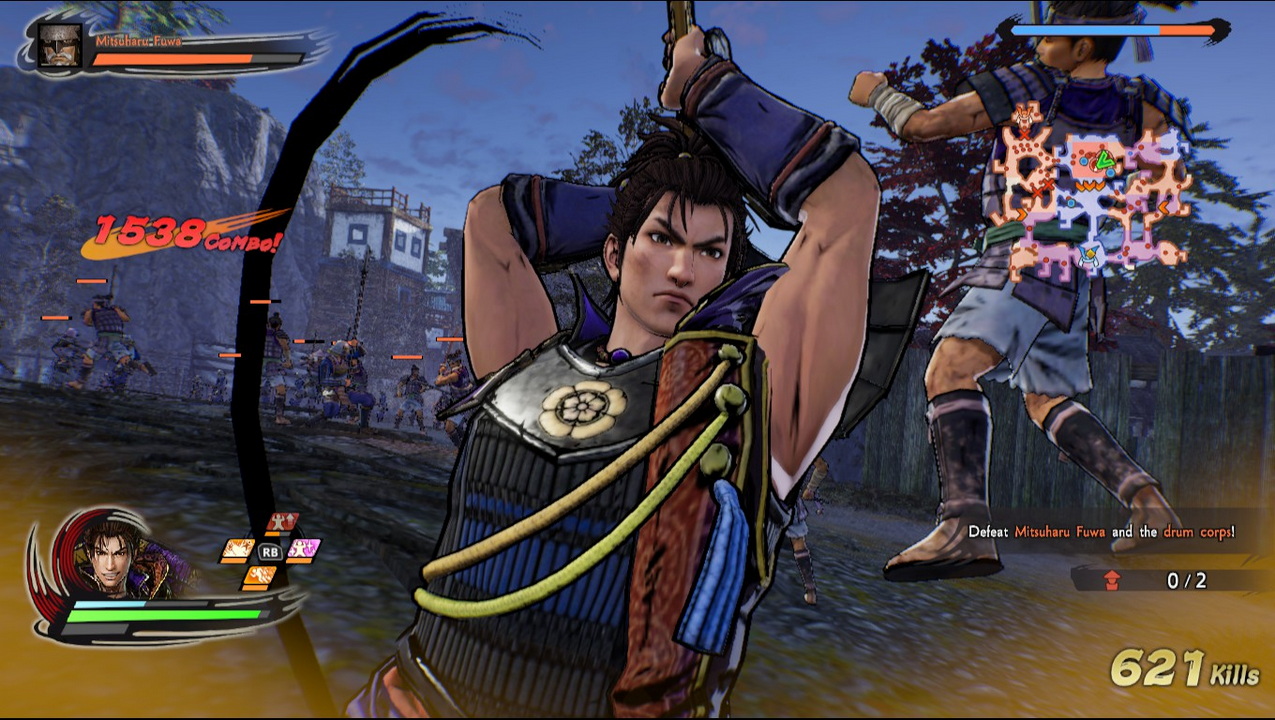Open the Defeat Mitsuharu Fuwa objective
Screen dimensions: 1275x720
(x=1100, y=532)
